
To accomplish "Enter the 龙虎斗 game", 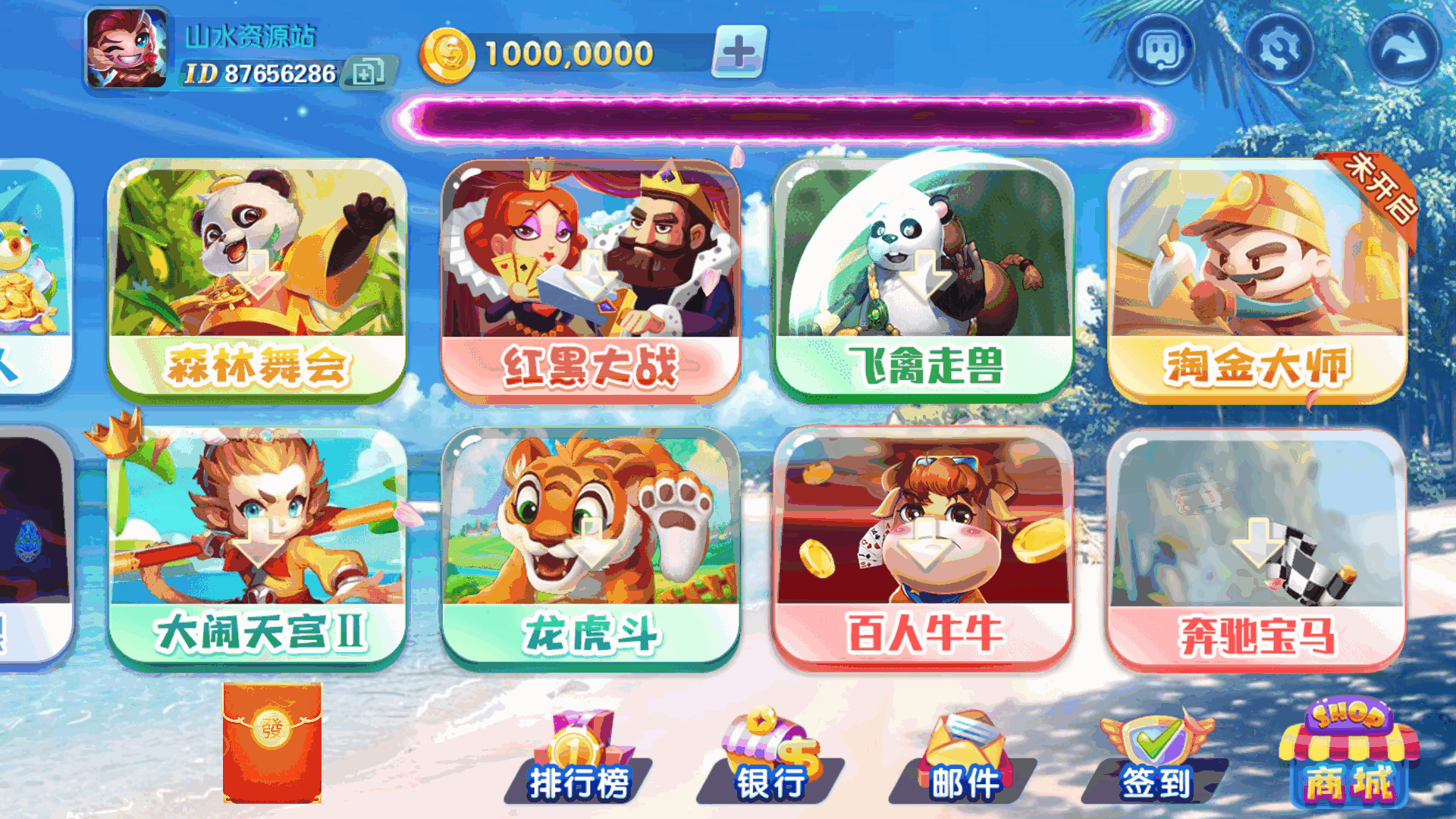I will [590, 546].
